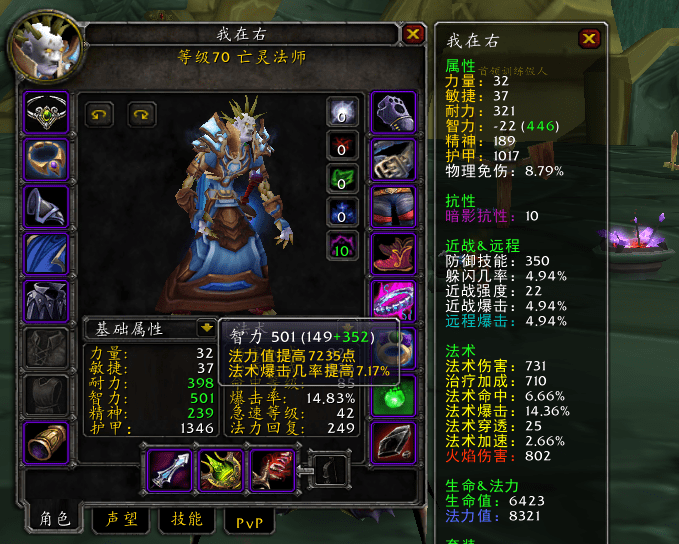Image resolution: width=679 pixels, height=544 pixels.
Task: Click the belt equipment slot
Action: pos(393,159)
